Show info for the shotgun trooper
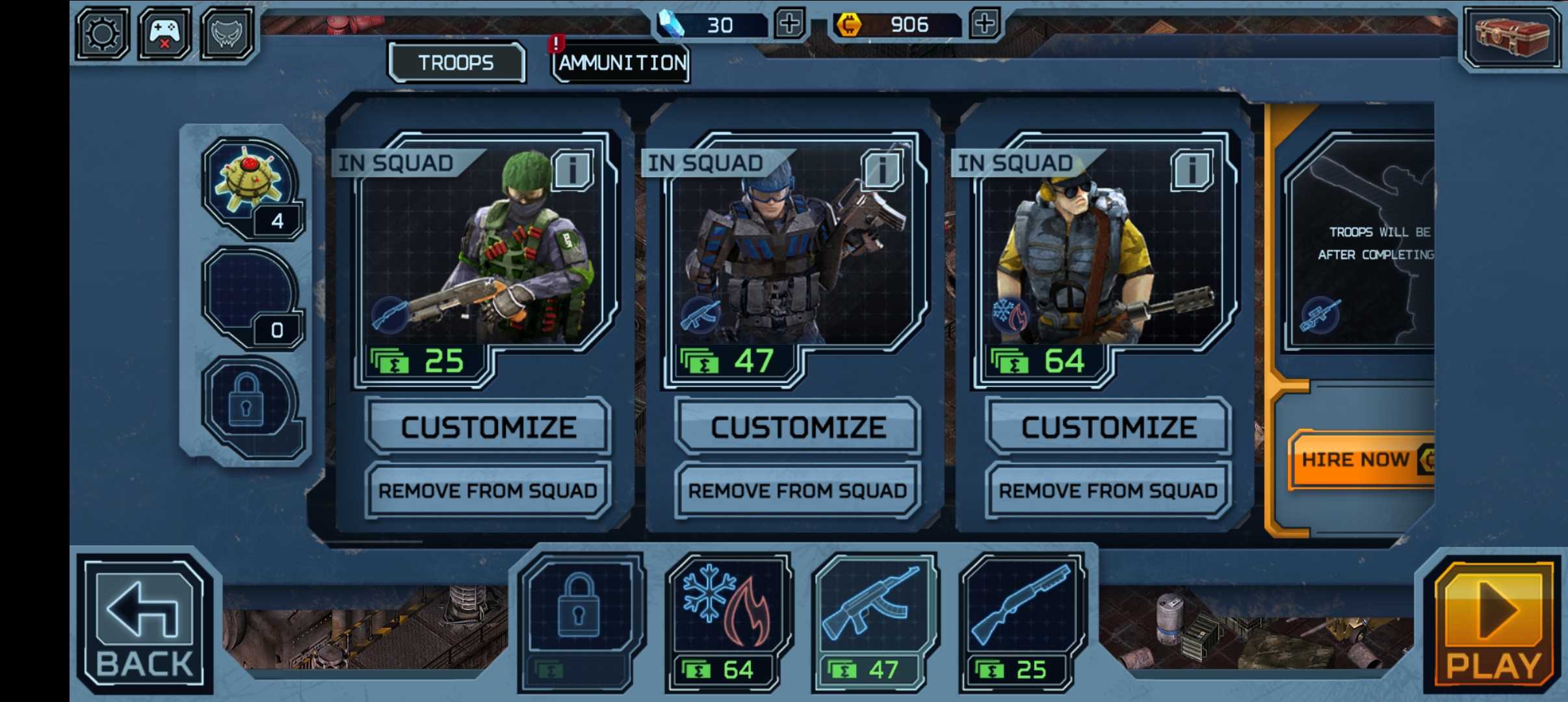This screenshot has height=702, width=1568. (x=572, y=170)
